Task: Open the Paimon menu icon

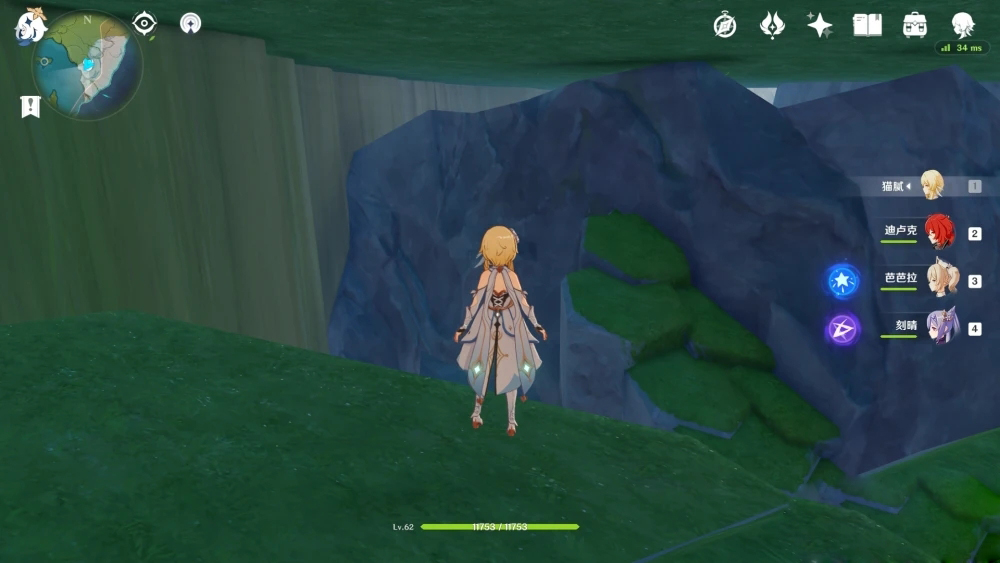Action: point(31,24)
